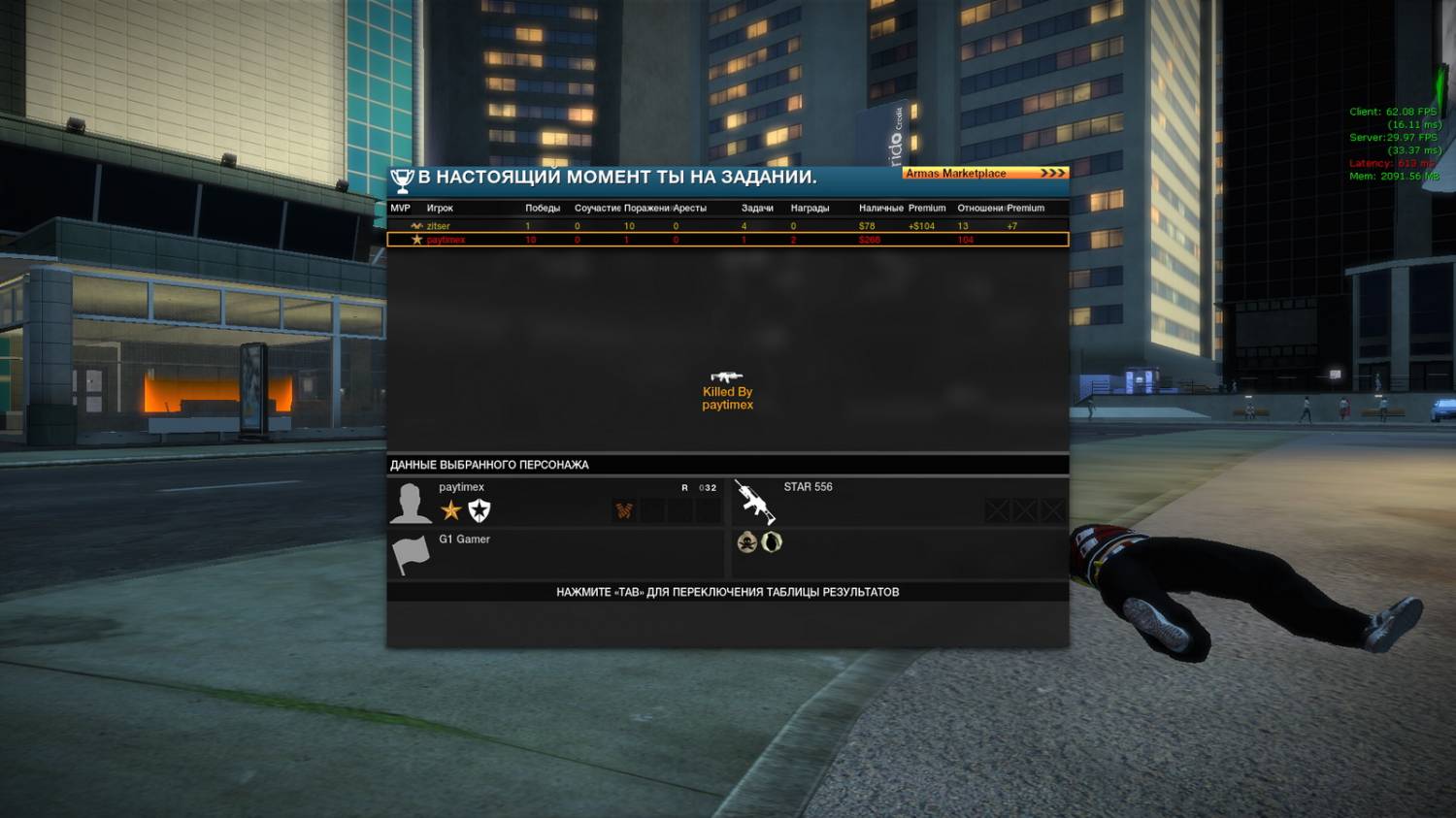This screenshot has height=818, width=1456.
Task: Sort by the Наличные column header
Action: point(880,208)
